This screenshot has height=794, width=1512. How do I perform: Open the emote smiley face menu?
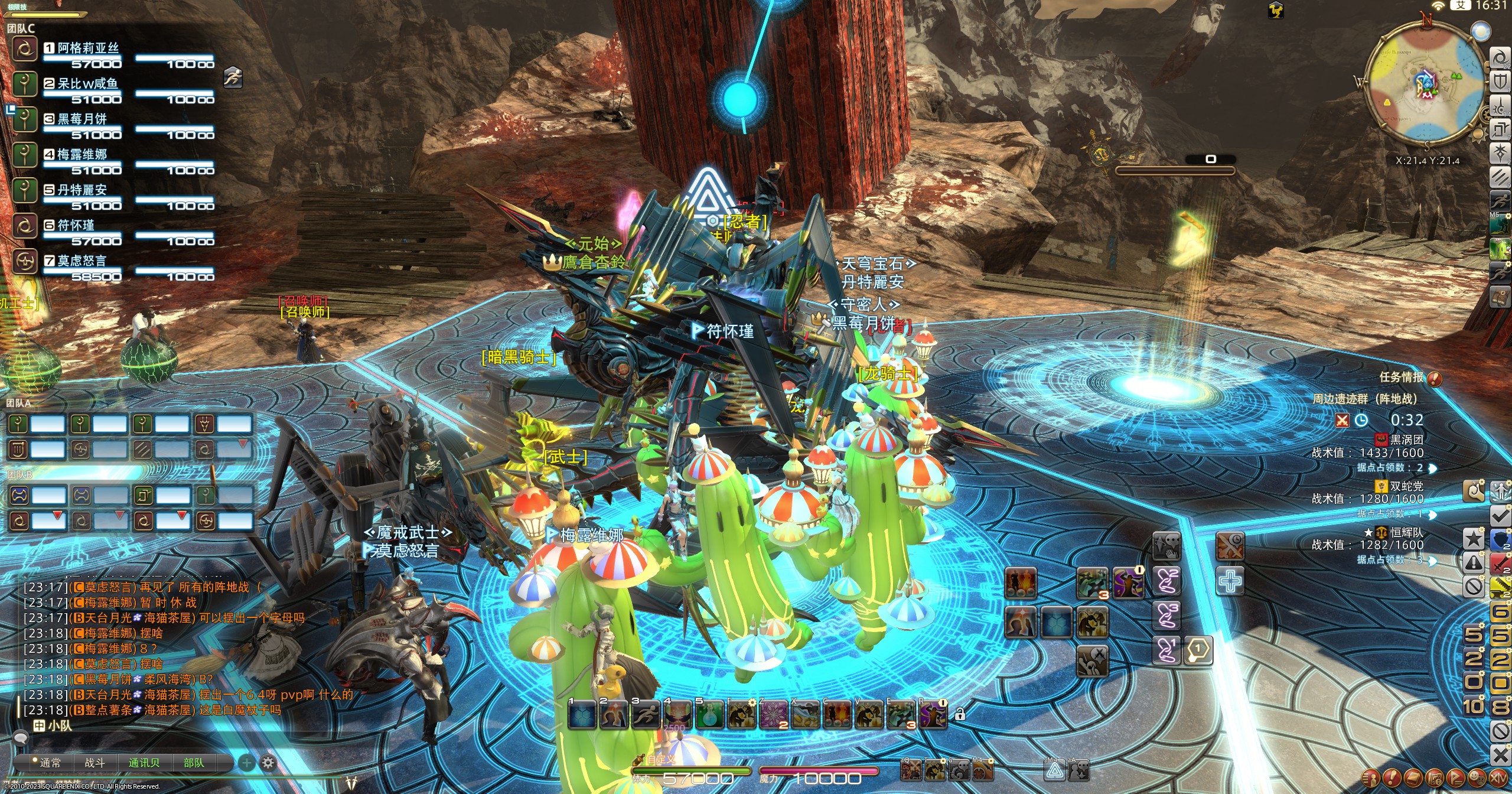pos(1476,777)
